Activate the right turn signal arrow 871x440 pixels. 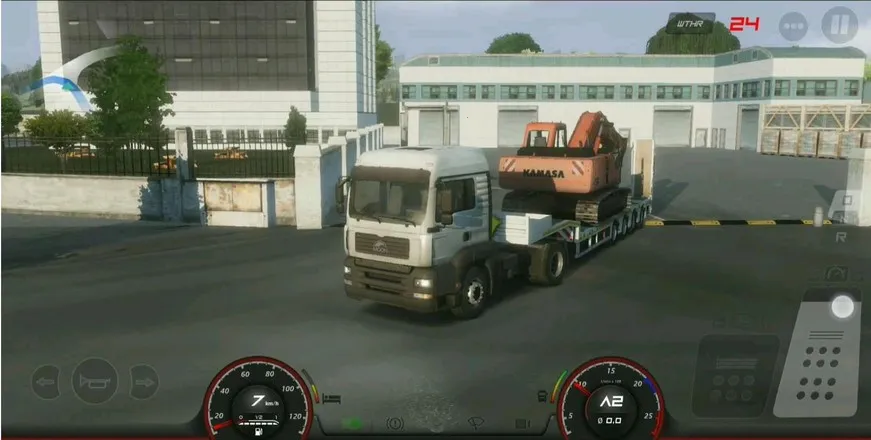tap(144, 381)
